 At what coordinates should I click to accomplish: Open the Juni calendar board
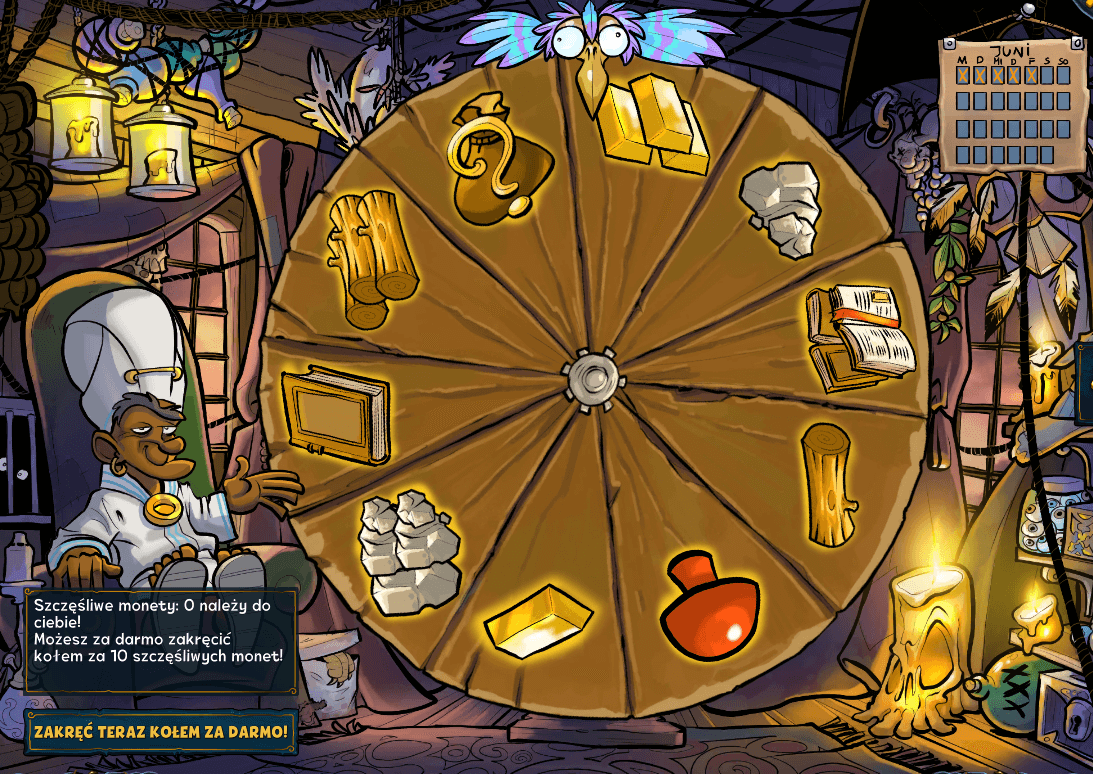coord(1012,104)
